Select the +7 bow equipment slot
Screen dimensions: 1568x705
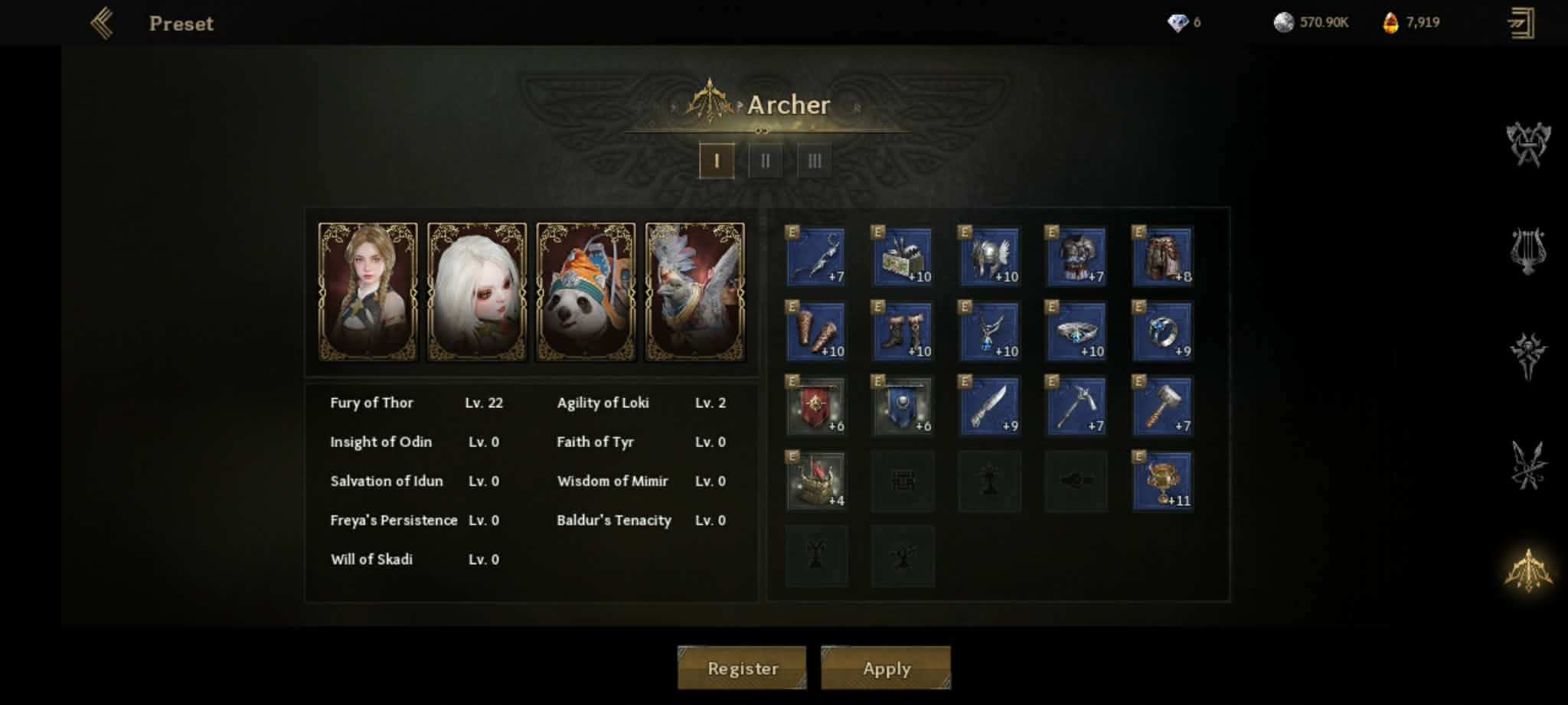point(816,256)
